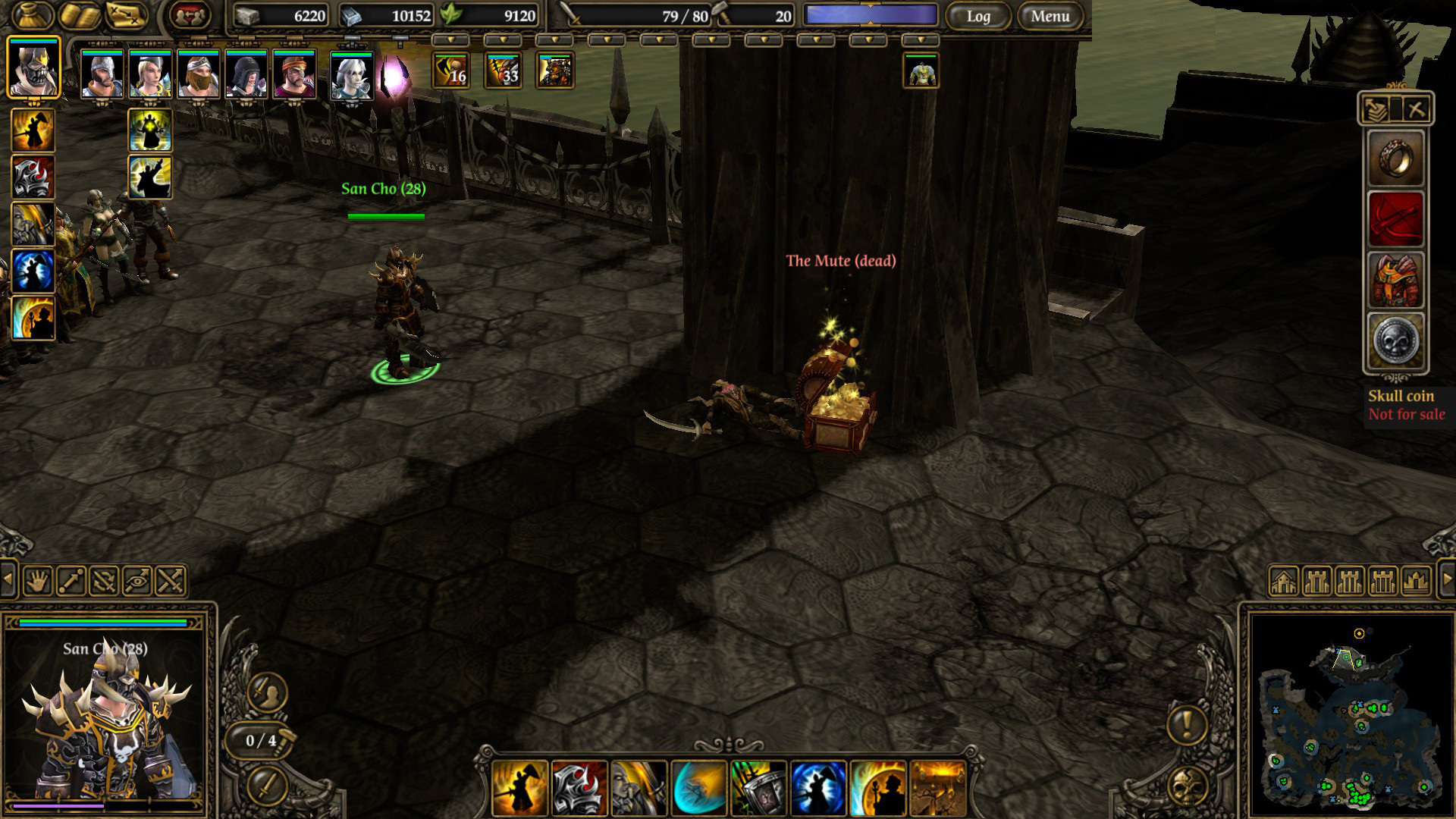This screenshot has height=819, width=1456.
Task: Choose the ring in the loot panel
Action: tap(1396, 158)
